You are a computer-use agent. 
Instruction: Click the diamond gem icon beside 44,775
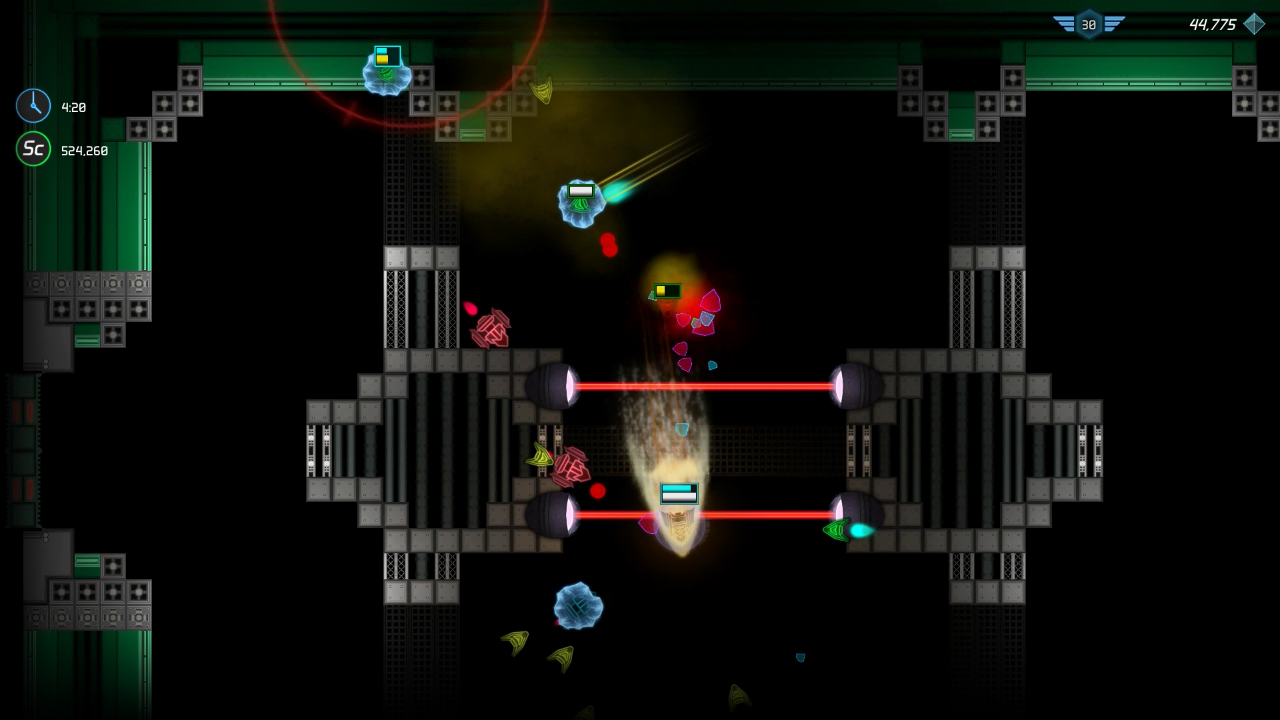[1254, 22]
